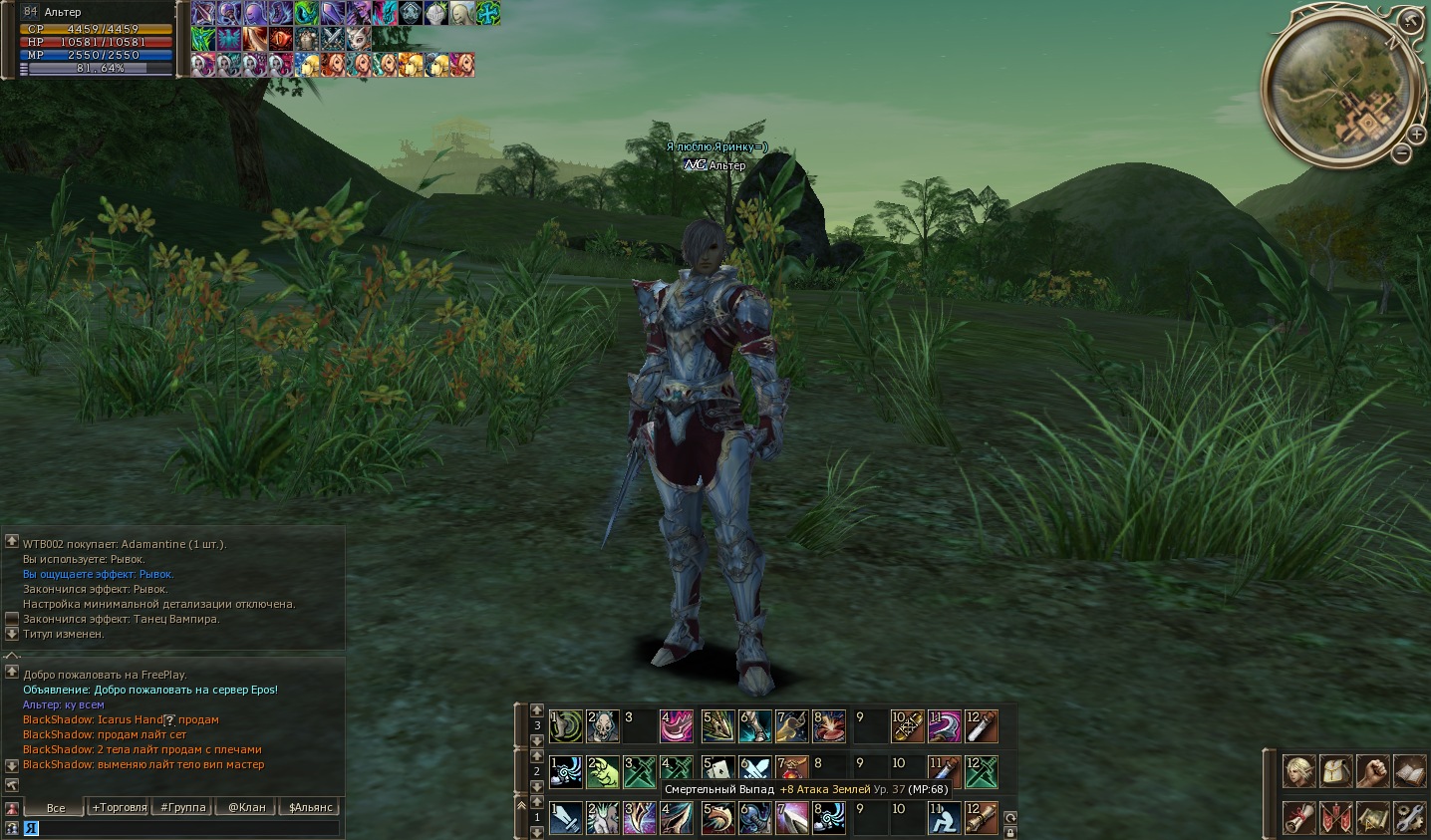
Task: Toggle the hotbar lock padlock button
Action: (x=1010, y=831)
